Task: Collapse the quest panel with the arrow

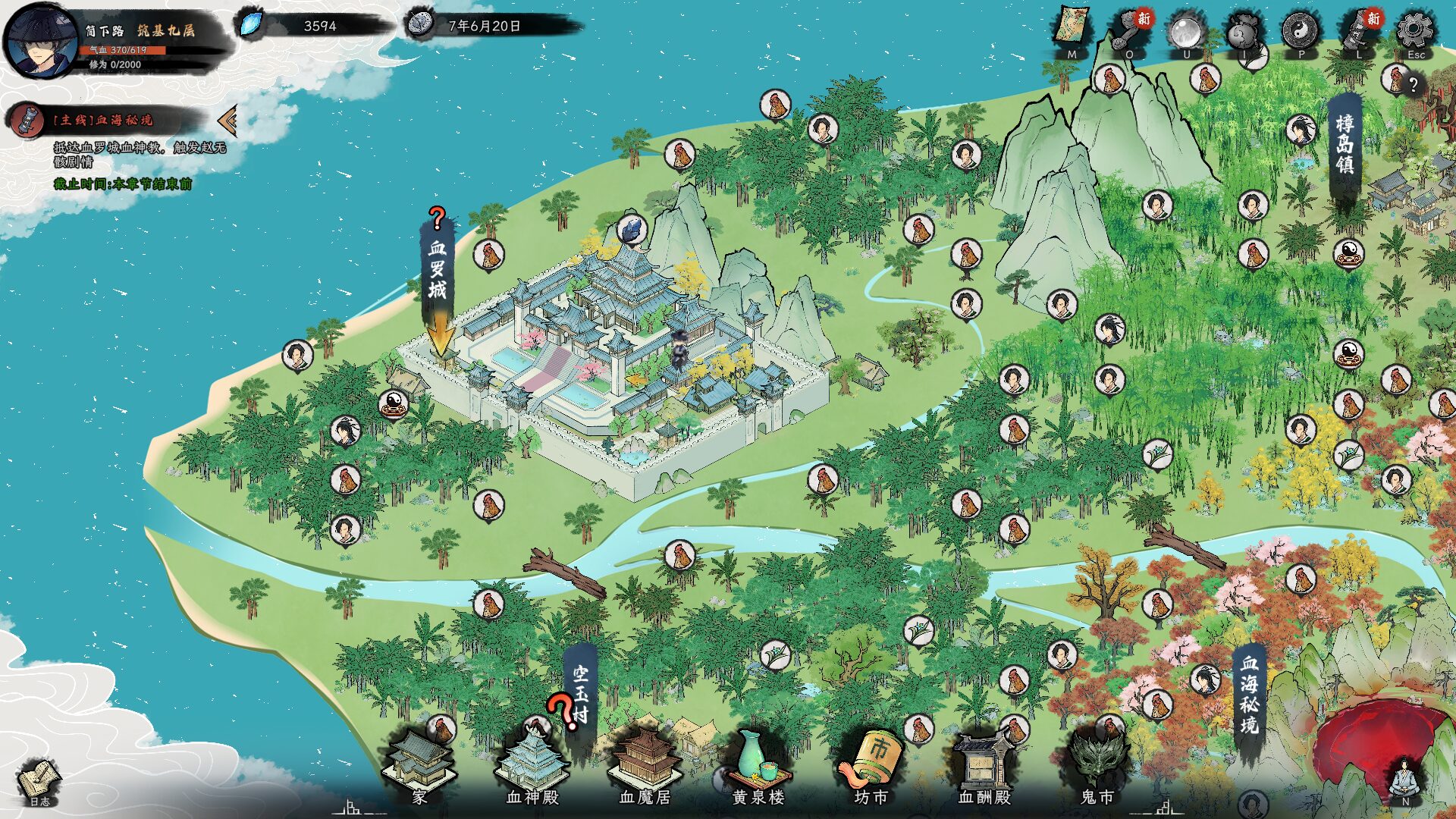Action: coord(226,120)
